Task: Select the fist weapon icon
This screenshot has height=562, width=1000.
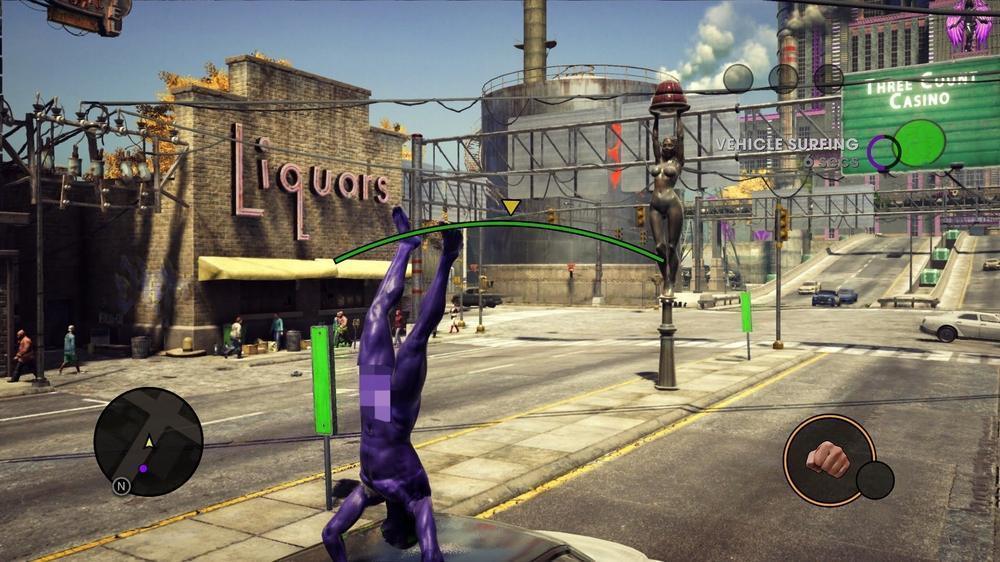Action: 828,459
